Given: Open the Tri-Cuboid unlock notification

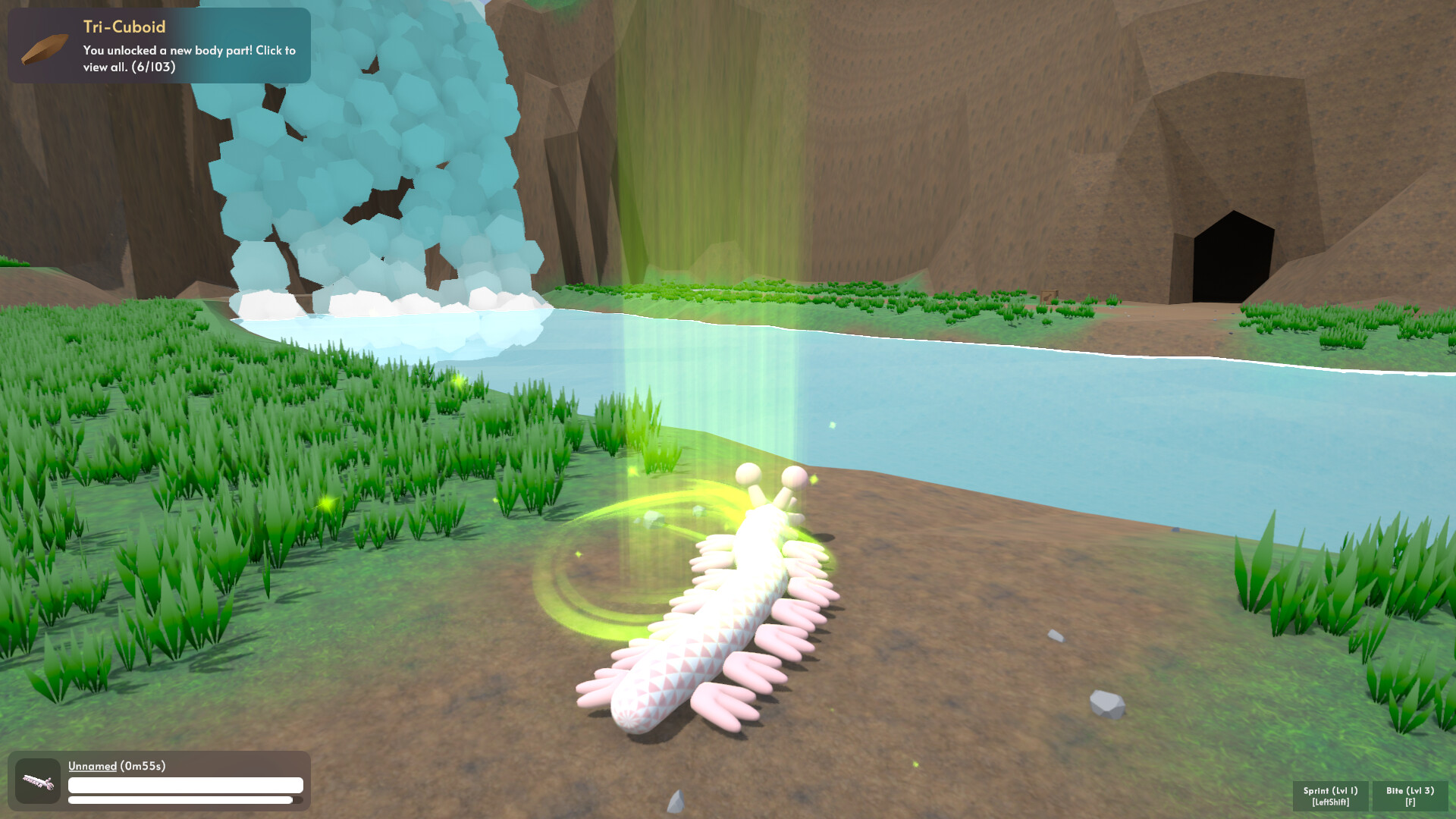Looking at the screenshot, I should [159, 45].
